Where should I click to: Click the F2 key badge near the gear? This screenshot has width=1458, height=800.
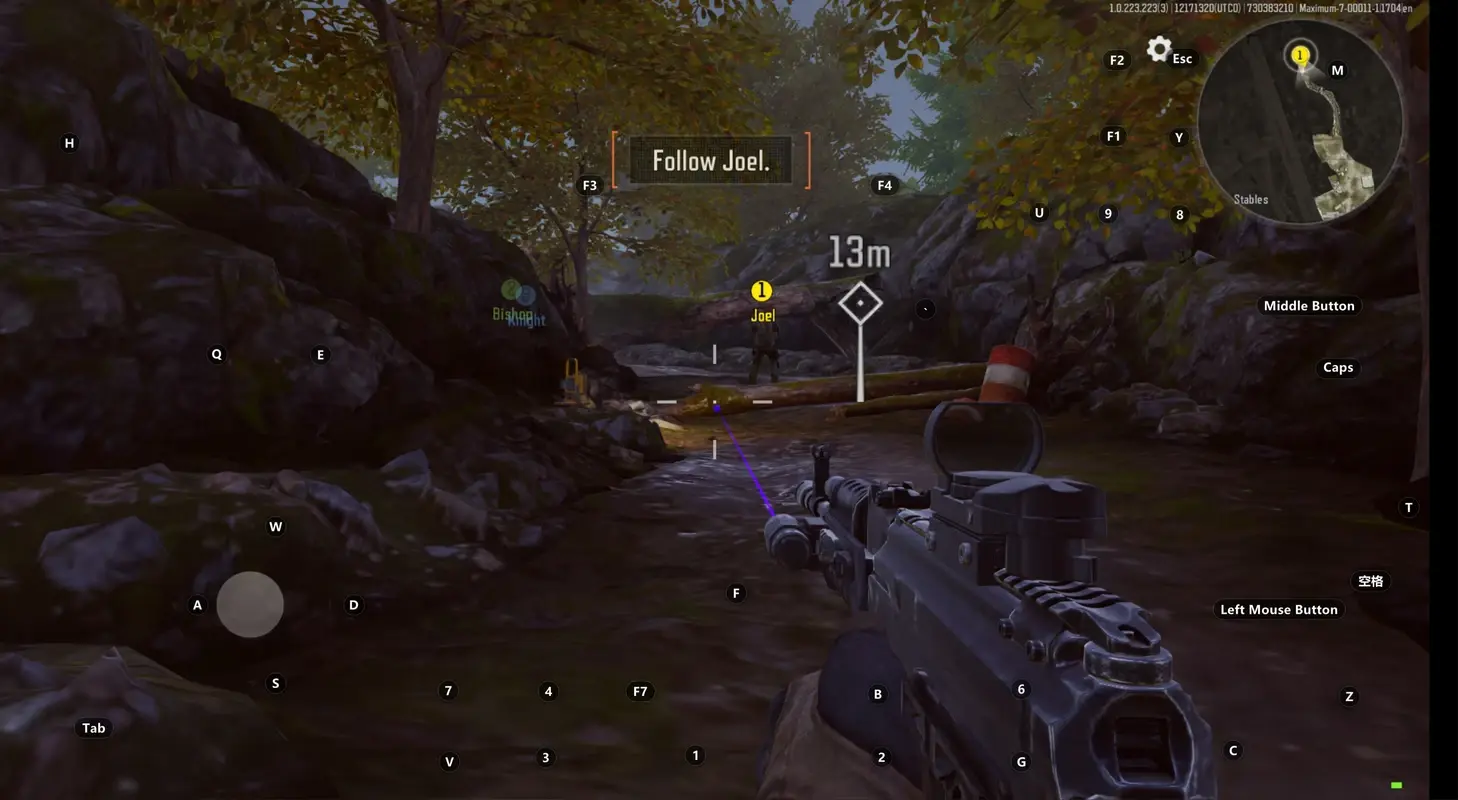click(1116, 60)
